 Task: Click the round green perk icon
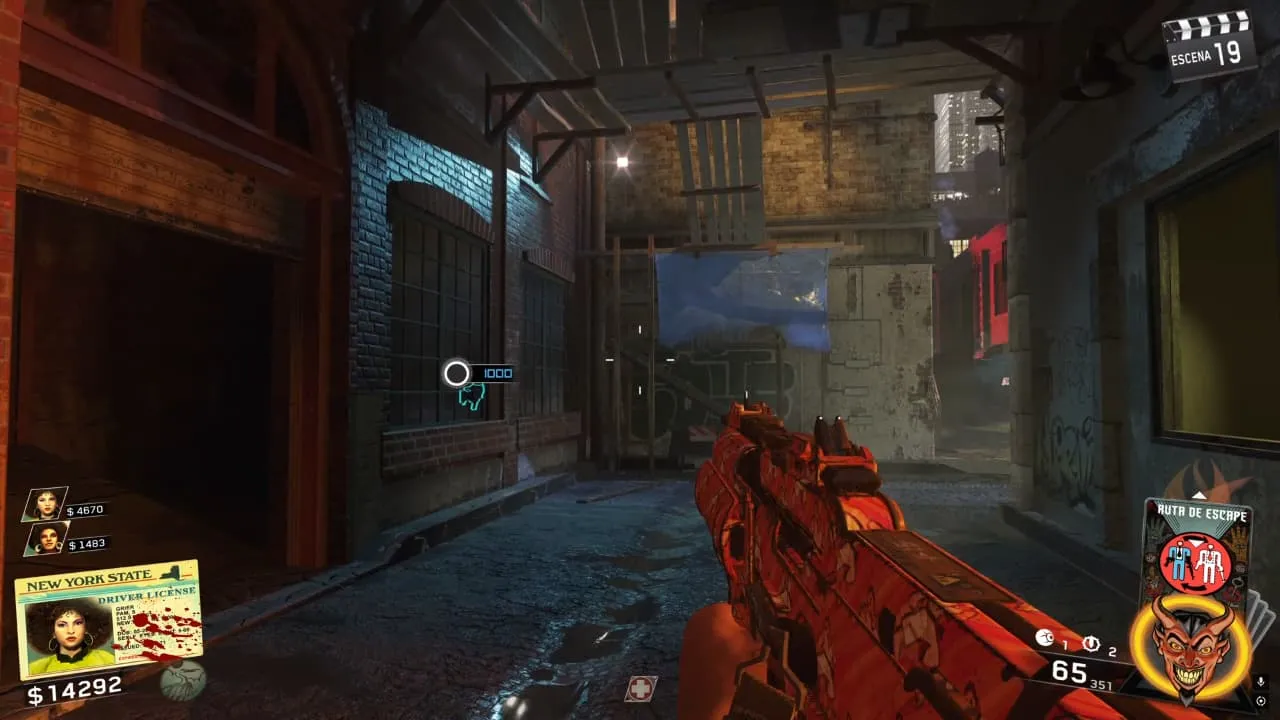(x=183, y=680)
